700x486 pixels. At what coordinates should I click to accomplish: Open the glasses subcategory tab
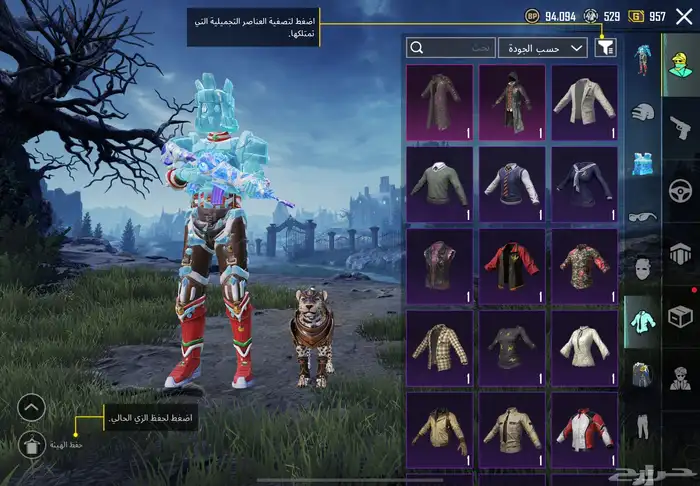point(641,216)
